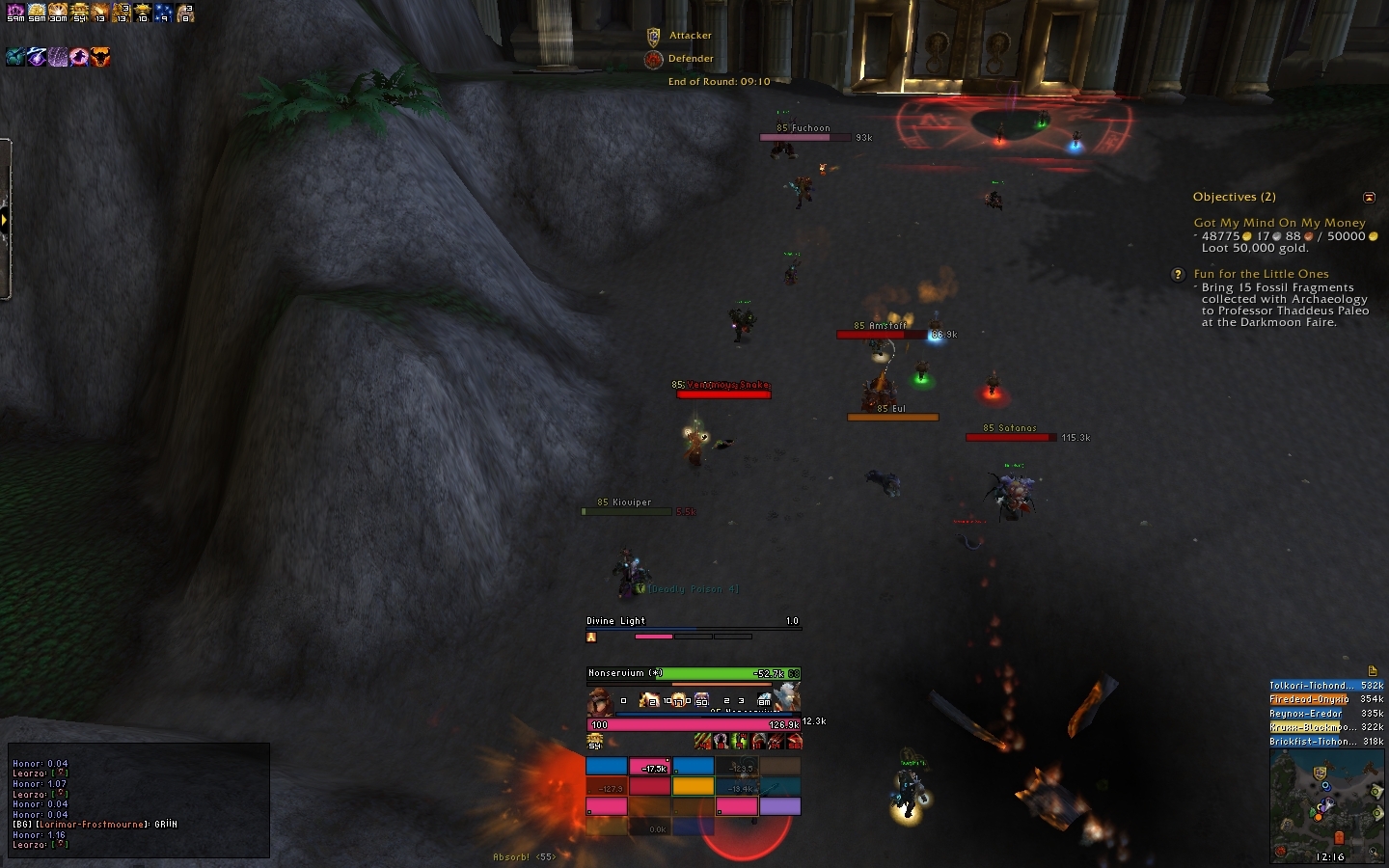
Task: Click the tracking magnifier on the minimap
Action: click(x=1373, y=852)
